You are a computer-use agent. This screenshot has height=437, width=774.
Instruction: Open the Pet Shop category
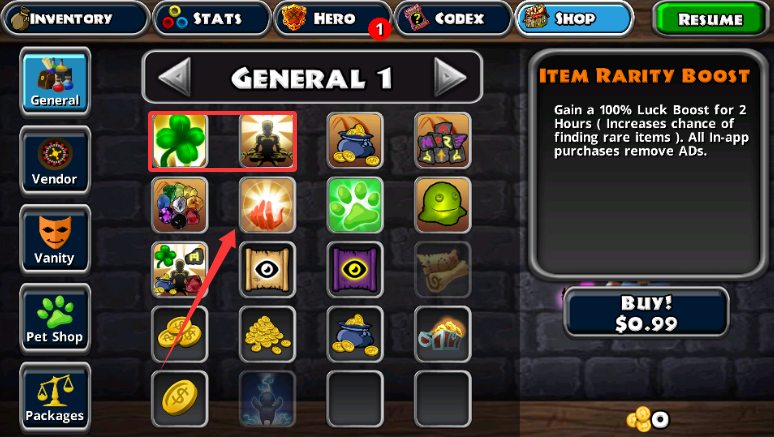(55, 317)
